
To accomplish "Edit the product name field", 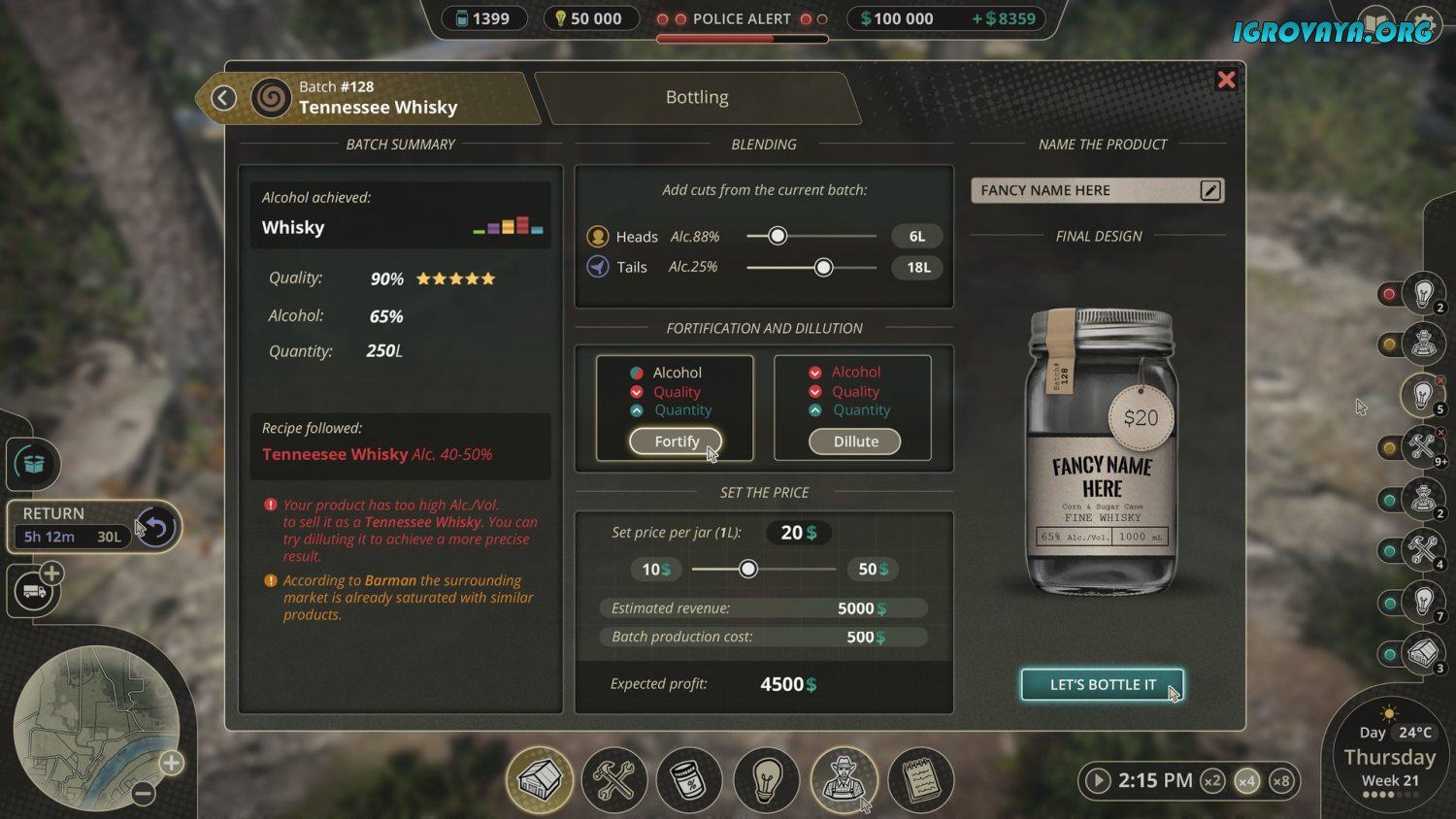I will tap(1209, 190).
